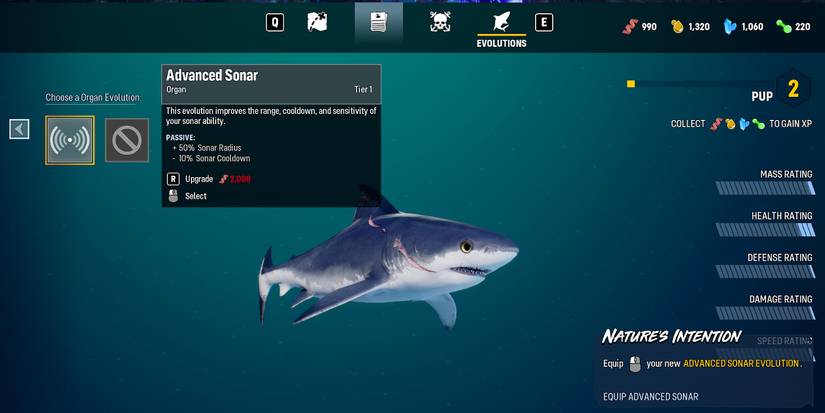Select the Advanced Sonar organ evolution slot
The height and width of the screenshot is (413, 825).
pyautogui.click(x=70, y=140)
